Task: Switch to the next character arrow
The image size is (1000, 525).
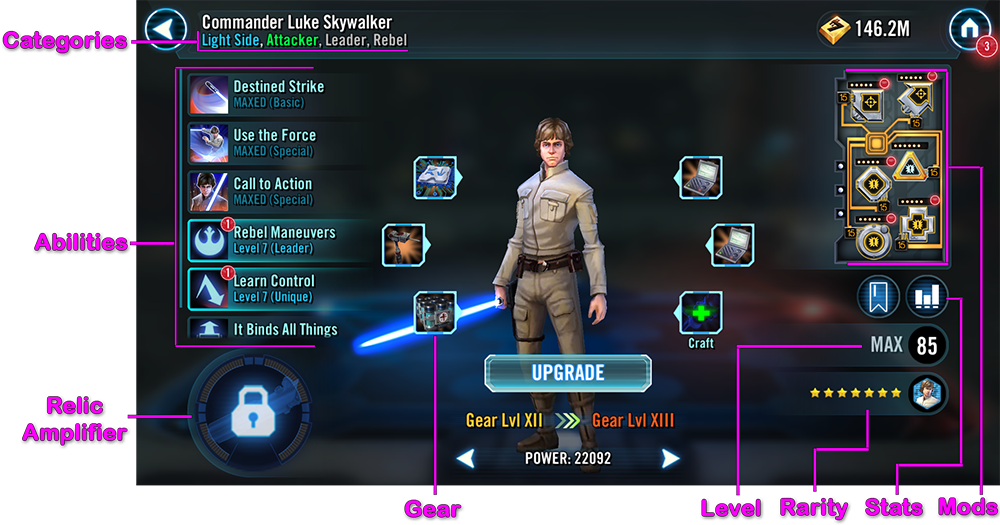Action: (x=670, y=459)
